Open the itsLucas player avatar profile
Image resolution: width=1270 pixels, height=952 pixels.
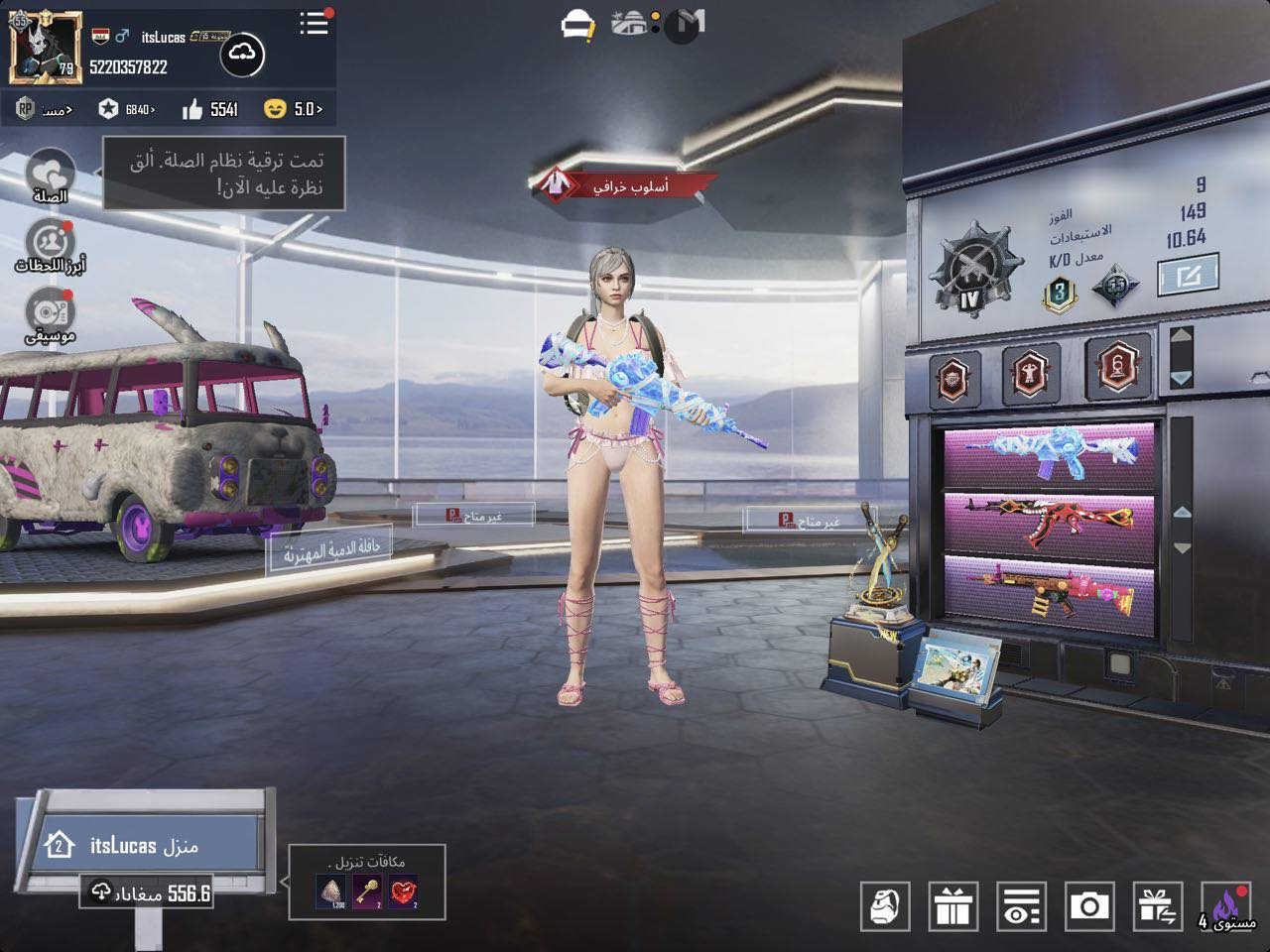45,48
